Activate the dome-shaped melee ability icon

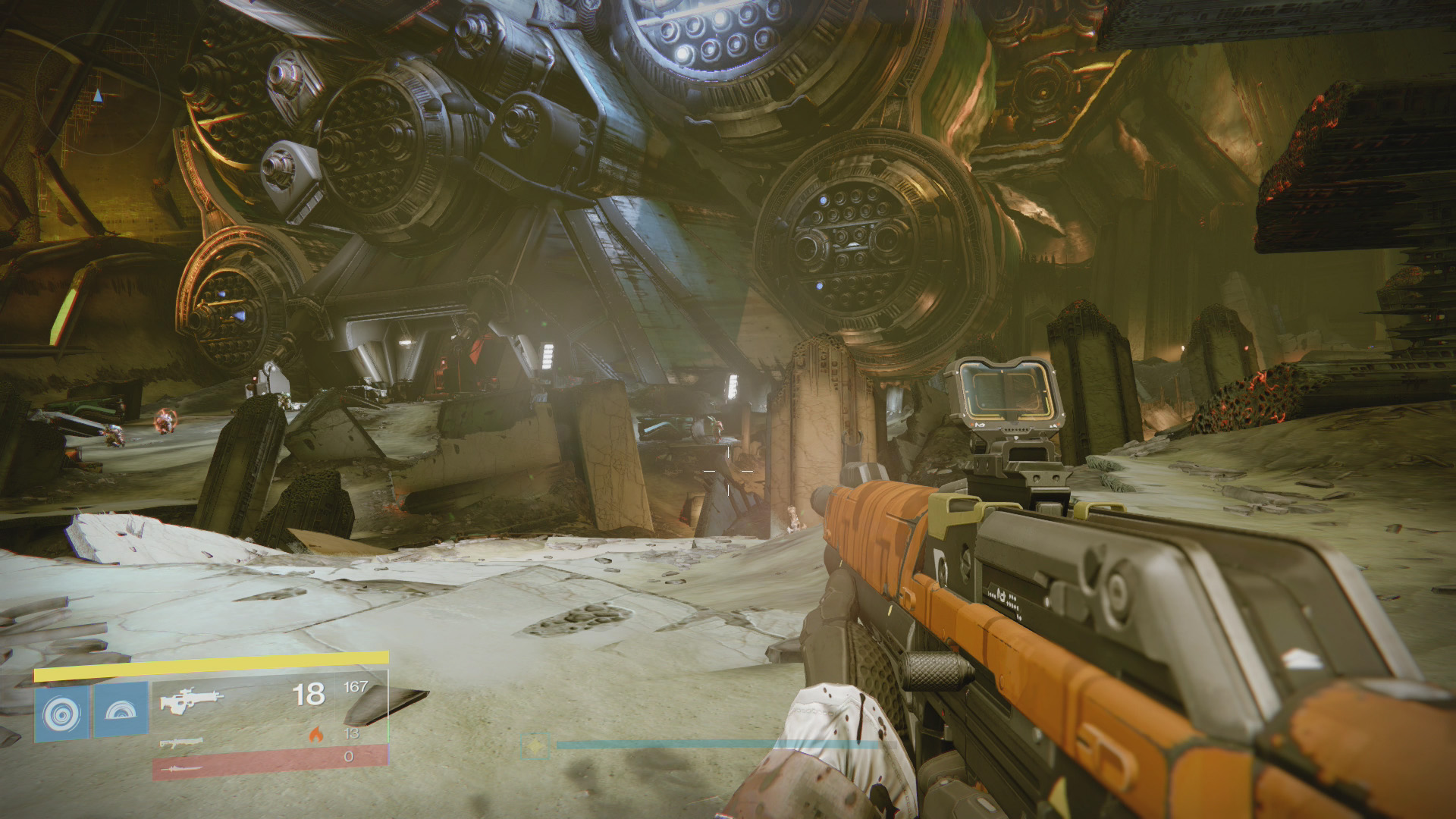(x=121, y=711)
